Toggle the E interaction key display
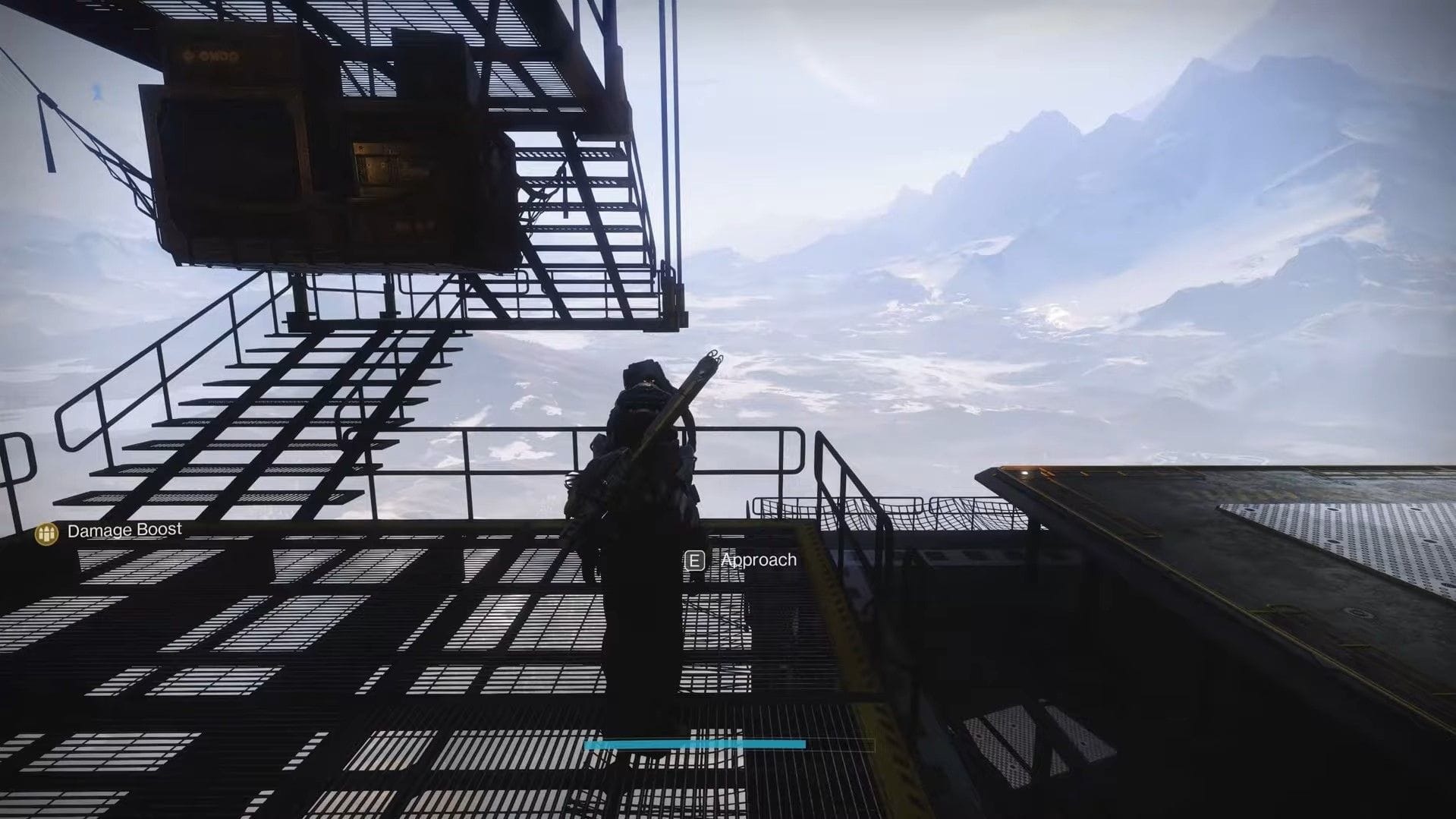Image resolution: width=1456 pixels, height=819 pixels. 695,560
